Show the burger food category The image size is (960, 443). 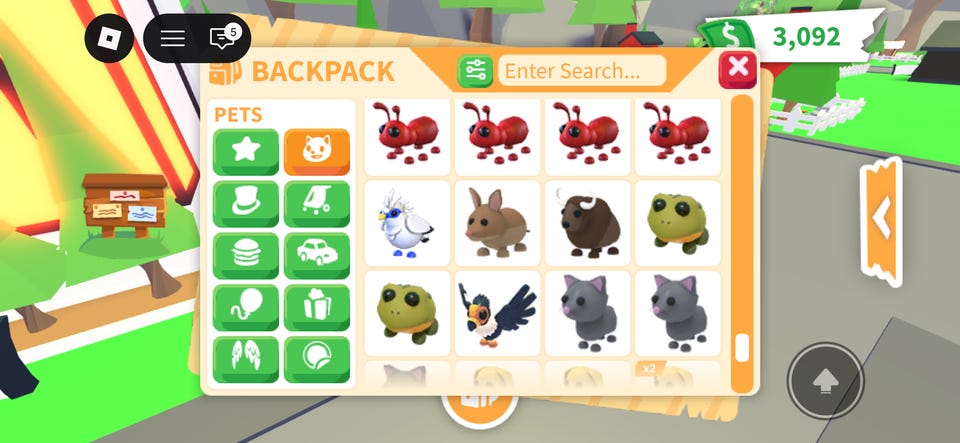click(x=246, y=256)
